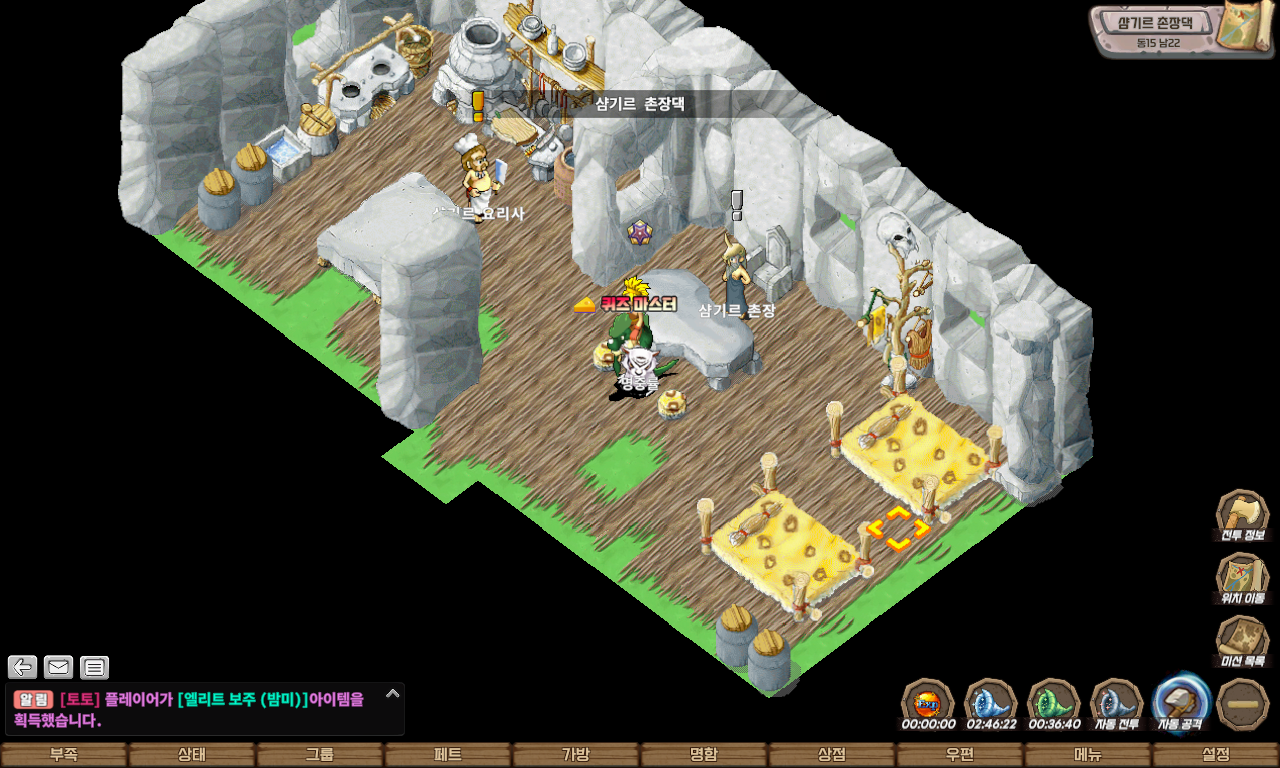Open the world map scroll icon
The width and height of the screenshot is (1280, 768).
tap(1245, 26)
